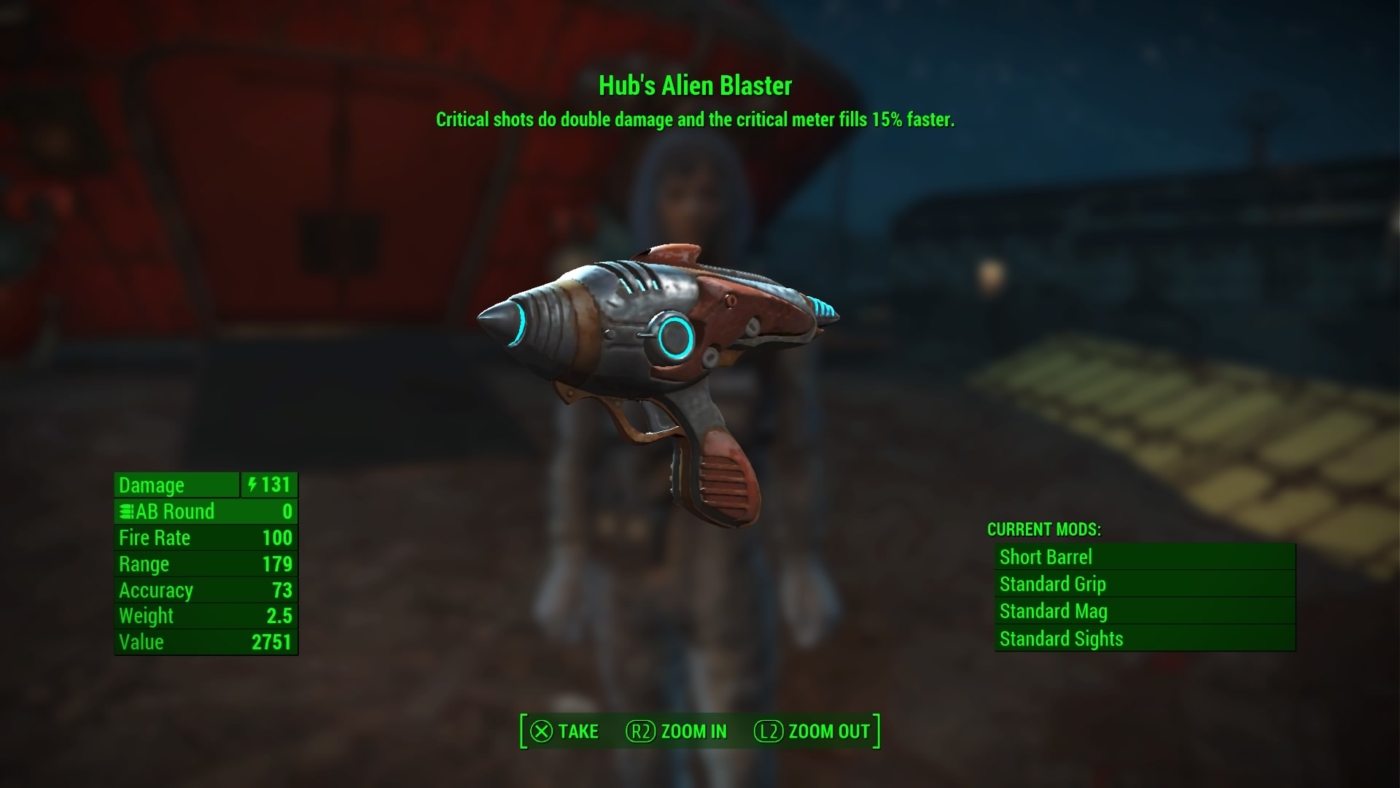Click the AB Round ammo icon

pyautogui.click(x=124, y=511)
